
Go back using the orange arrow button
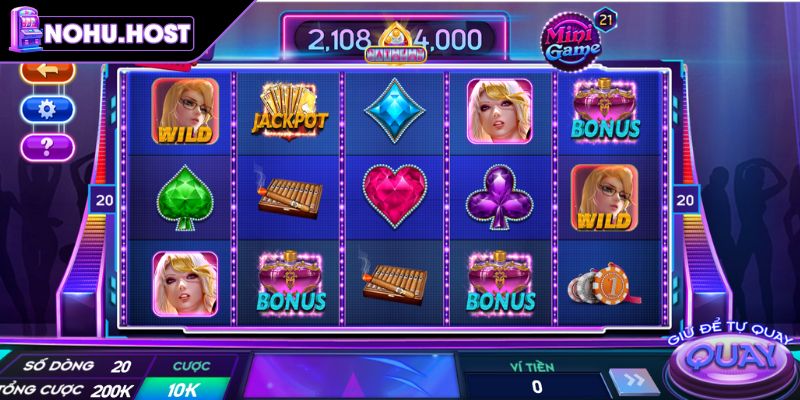47,73
